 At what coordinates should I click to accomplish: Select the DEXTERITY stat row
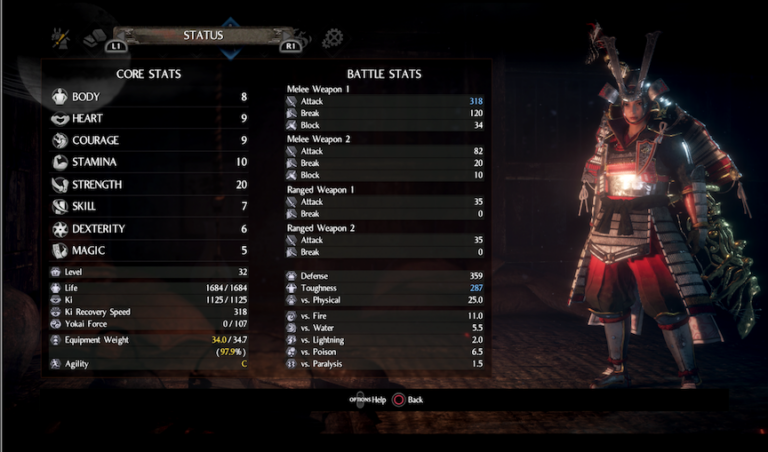click(x=150, y=229)
